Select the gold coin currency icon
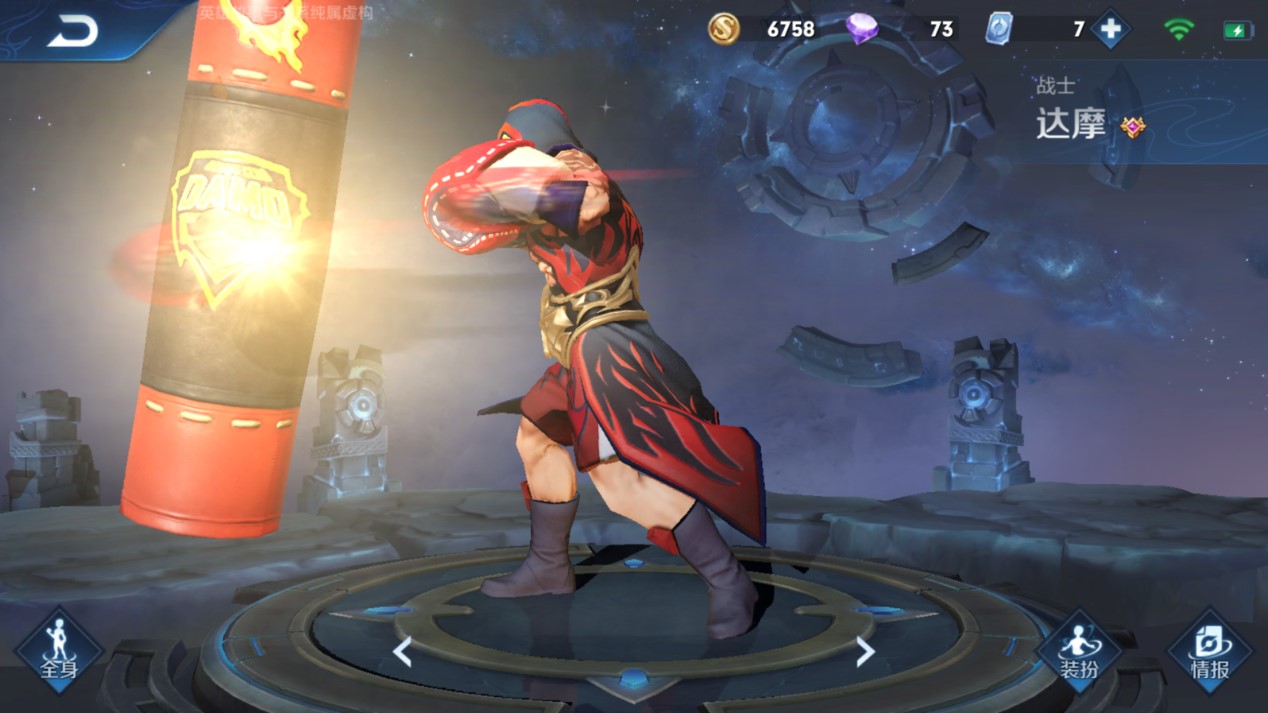 point(724,29)
